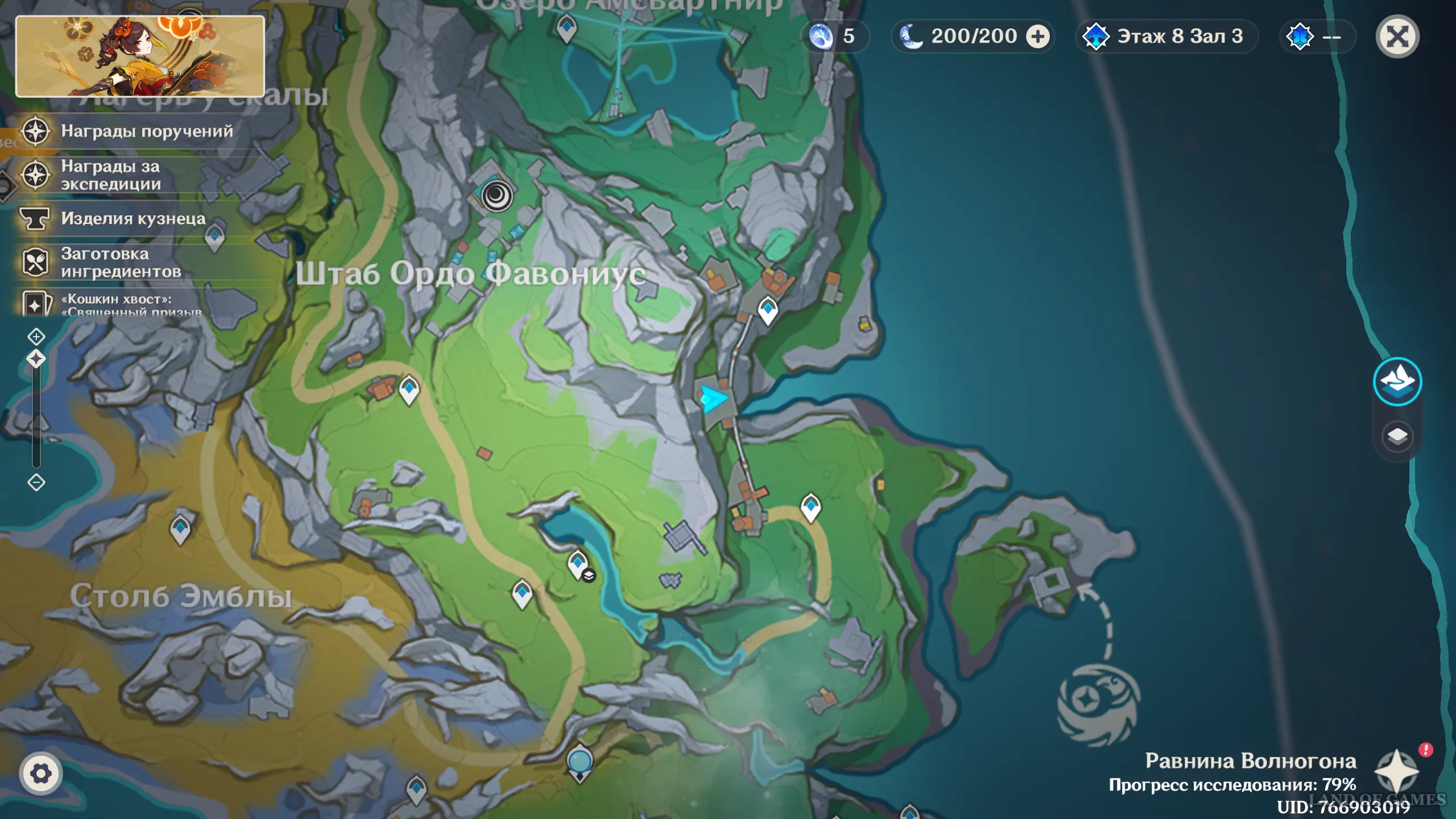This screenshot has width=1456, height=819.
Task: Select Награды за экспедиции entry
Action: (x=111, y=175)
